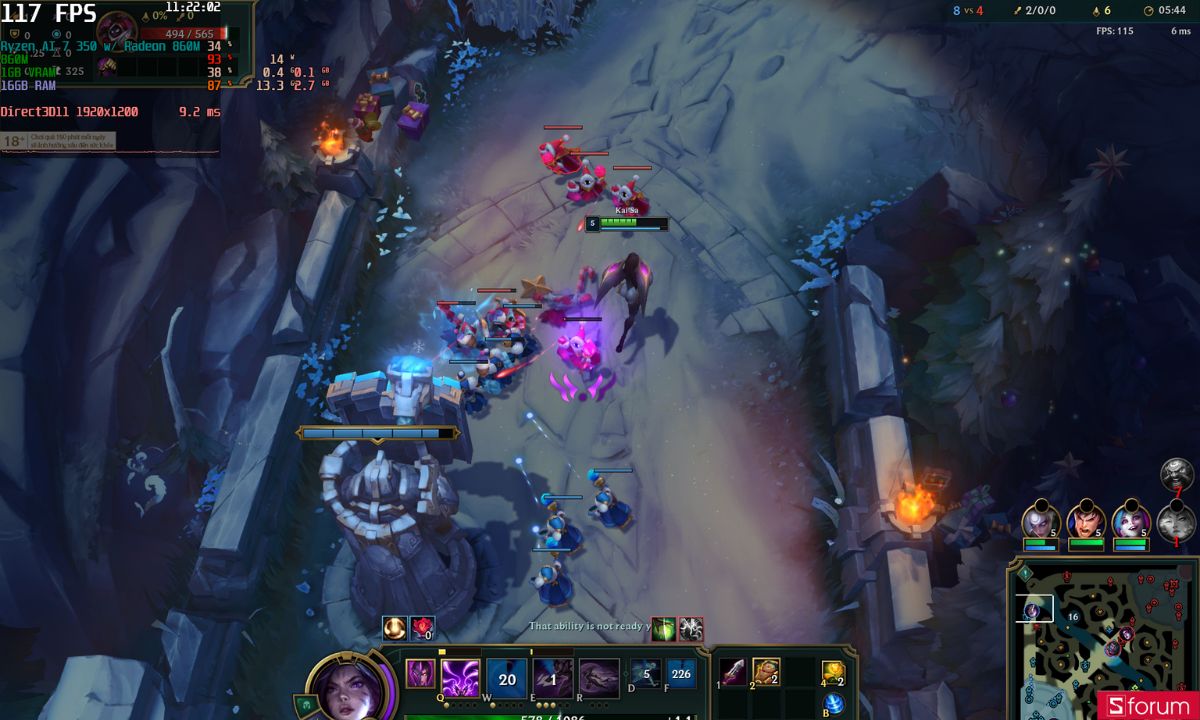The height and width of the screenshot is (720, 1200).
Task: Select the dagger item in slot 1
Action: (x=734, y=672)
